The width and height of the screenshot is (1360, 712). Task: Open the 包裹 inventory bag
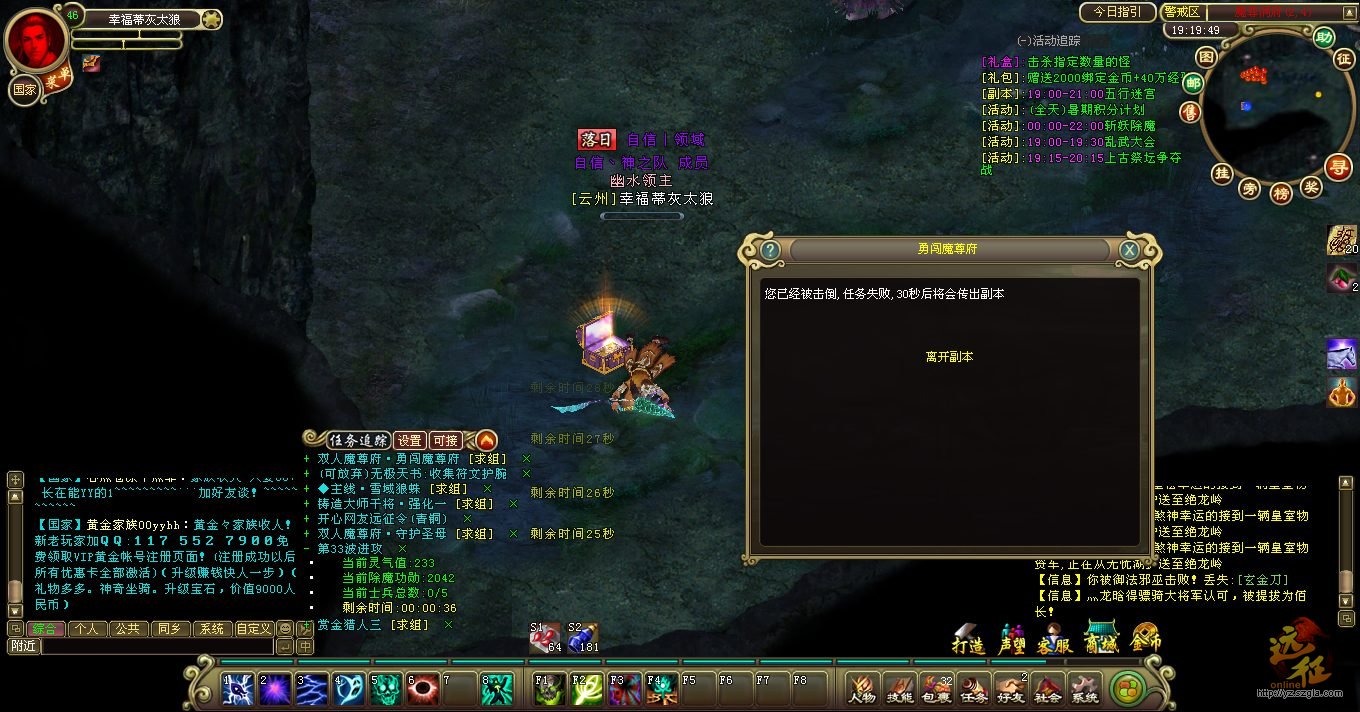[936, 689]
